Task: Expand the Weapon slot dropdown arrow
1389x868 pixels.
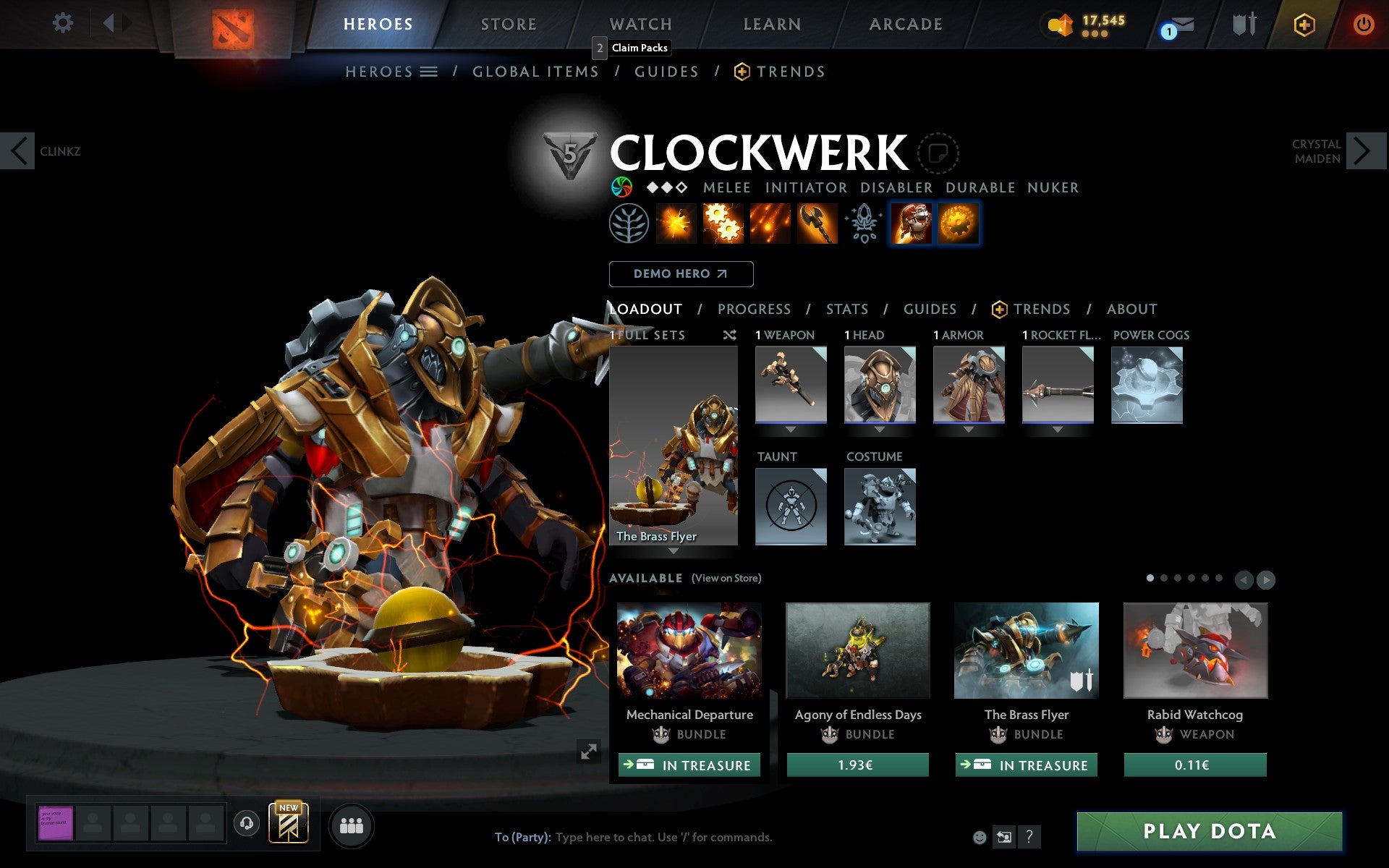Action: [x=790, y=428]
